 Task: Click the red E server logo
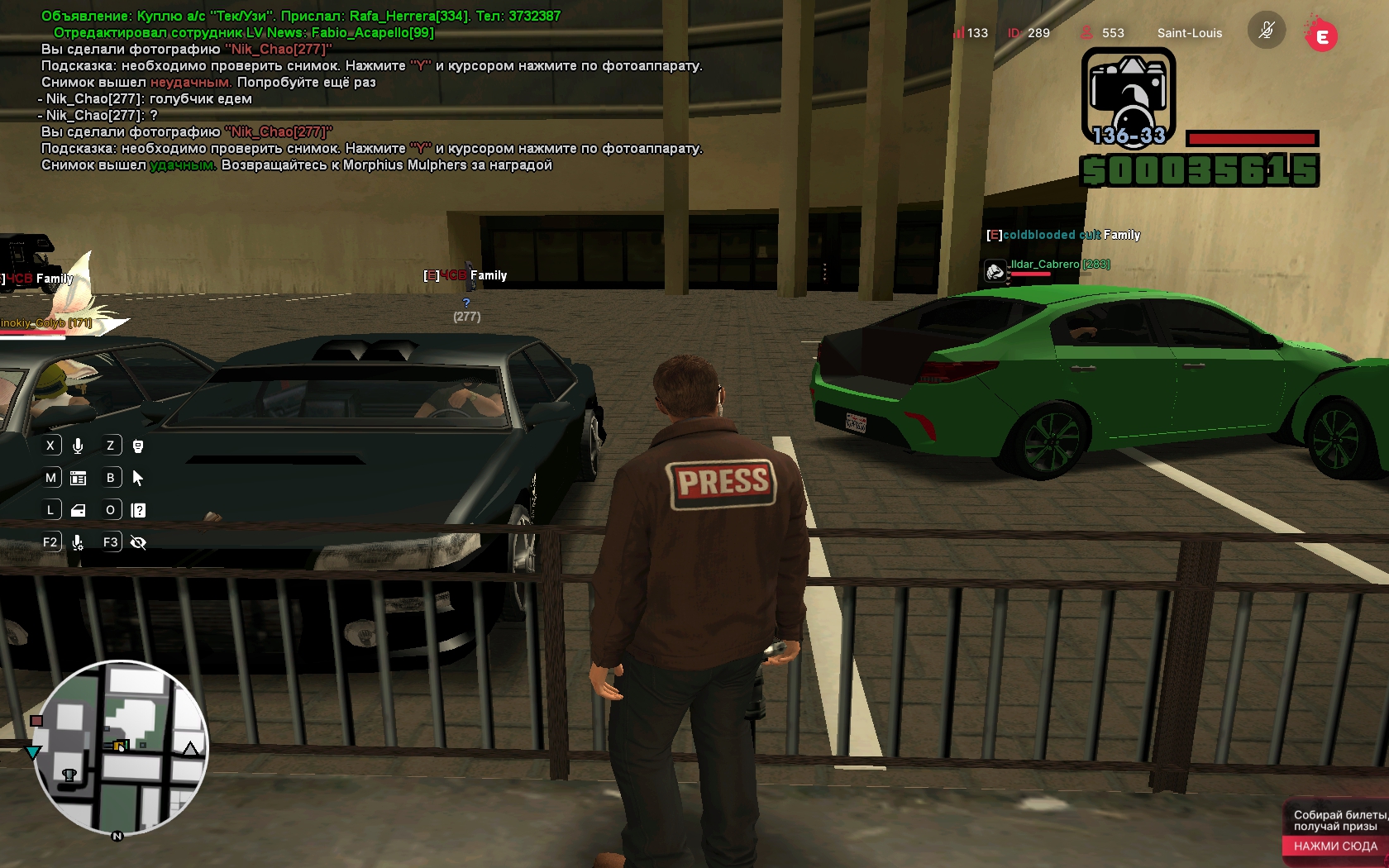coord(1321,36)
